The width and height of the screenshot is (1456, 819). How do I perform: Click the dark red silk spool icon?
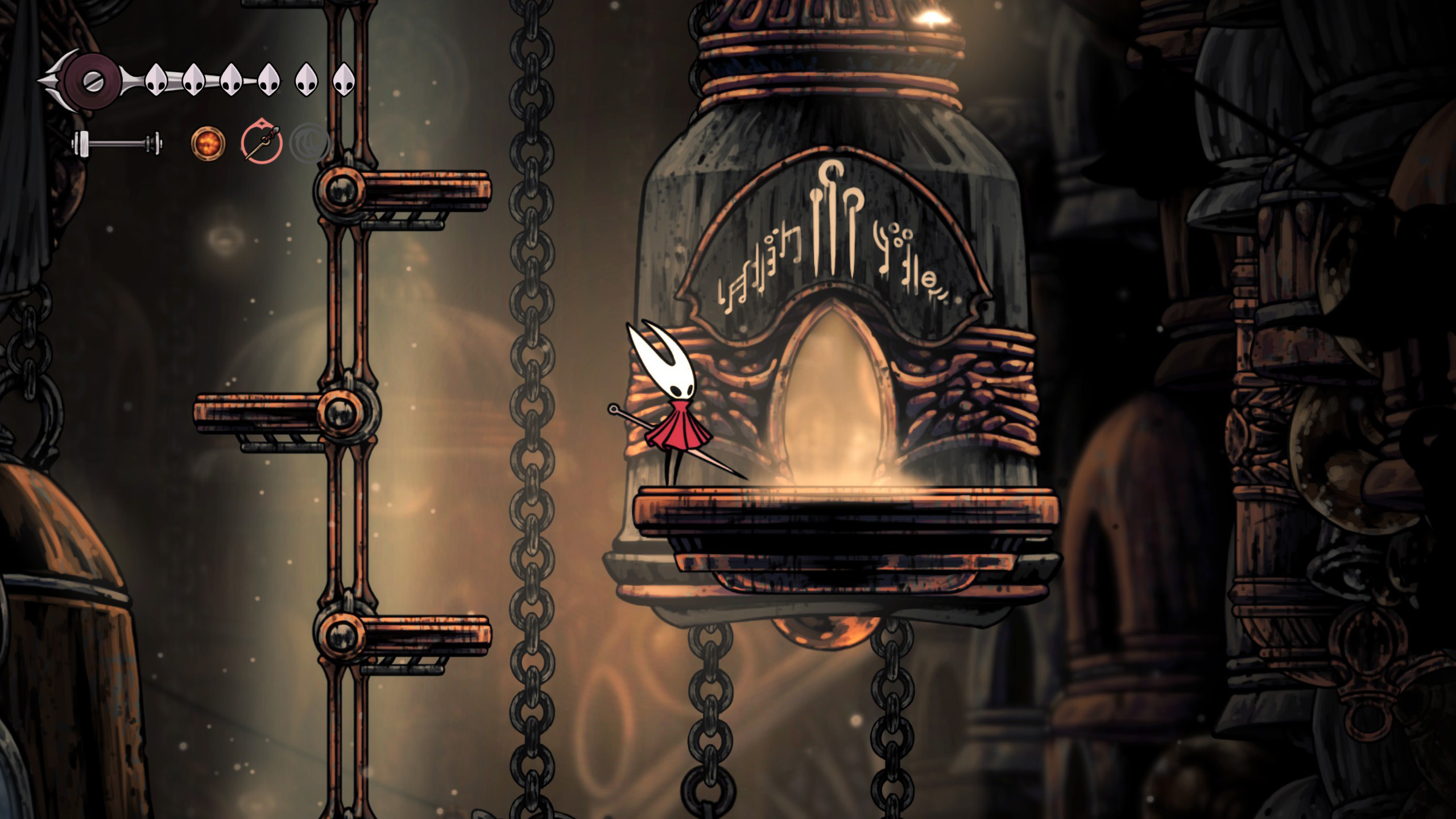91,81
